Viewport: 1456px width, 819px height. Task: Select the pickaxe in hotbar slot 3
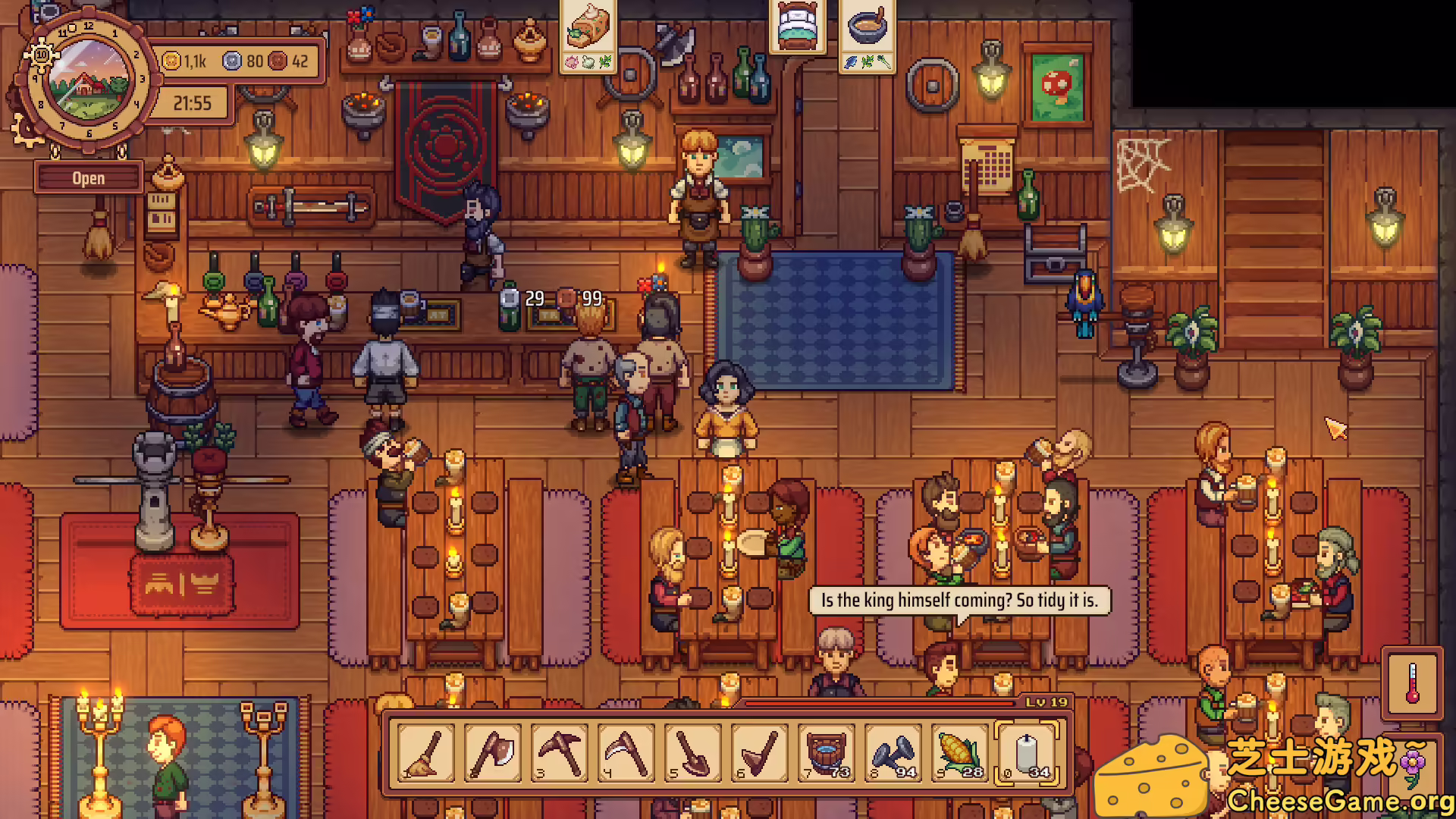coord(560,753)
